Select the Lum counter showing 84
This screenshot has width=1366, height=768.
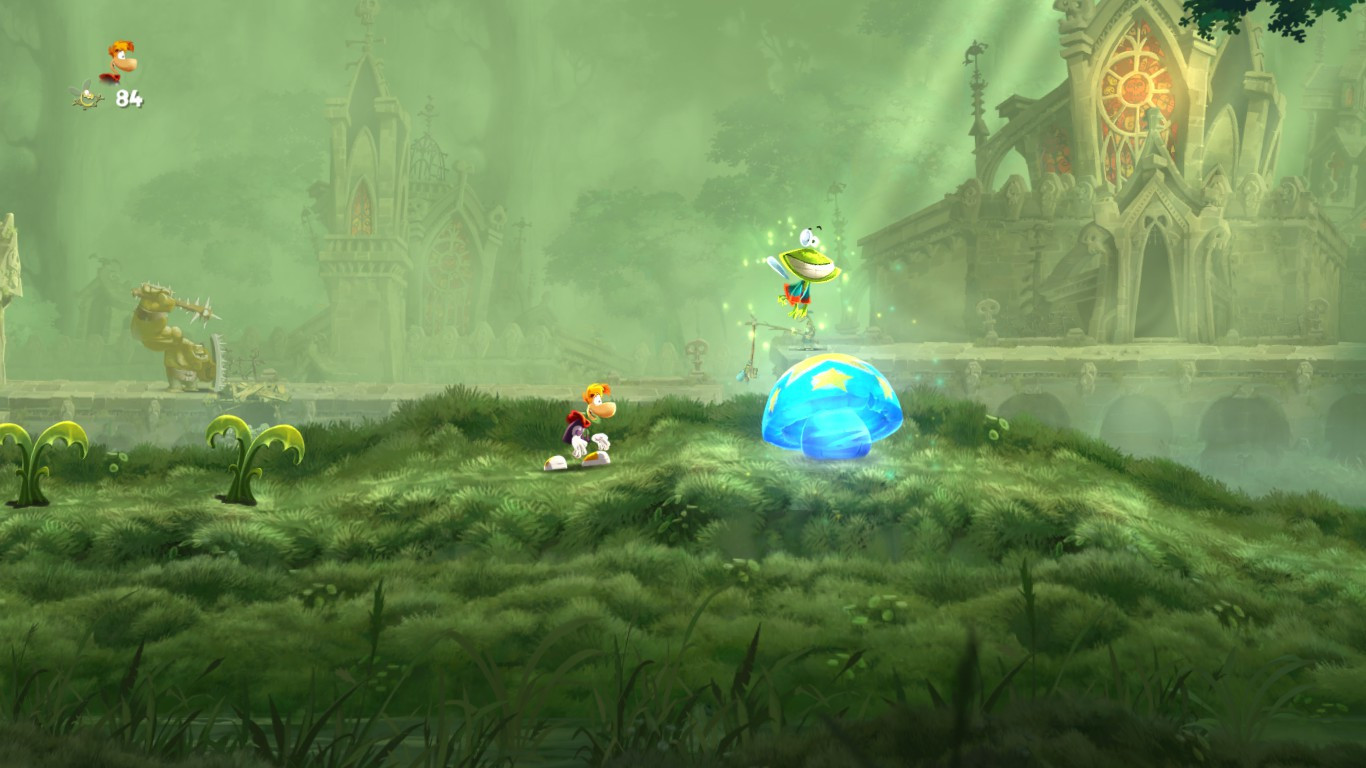(x=130, y=100)
